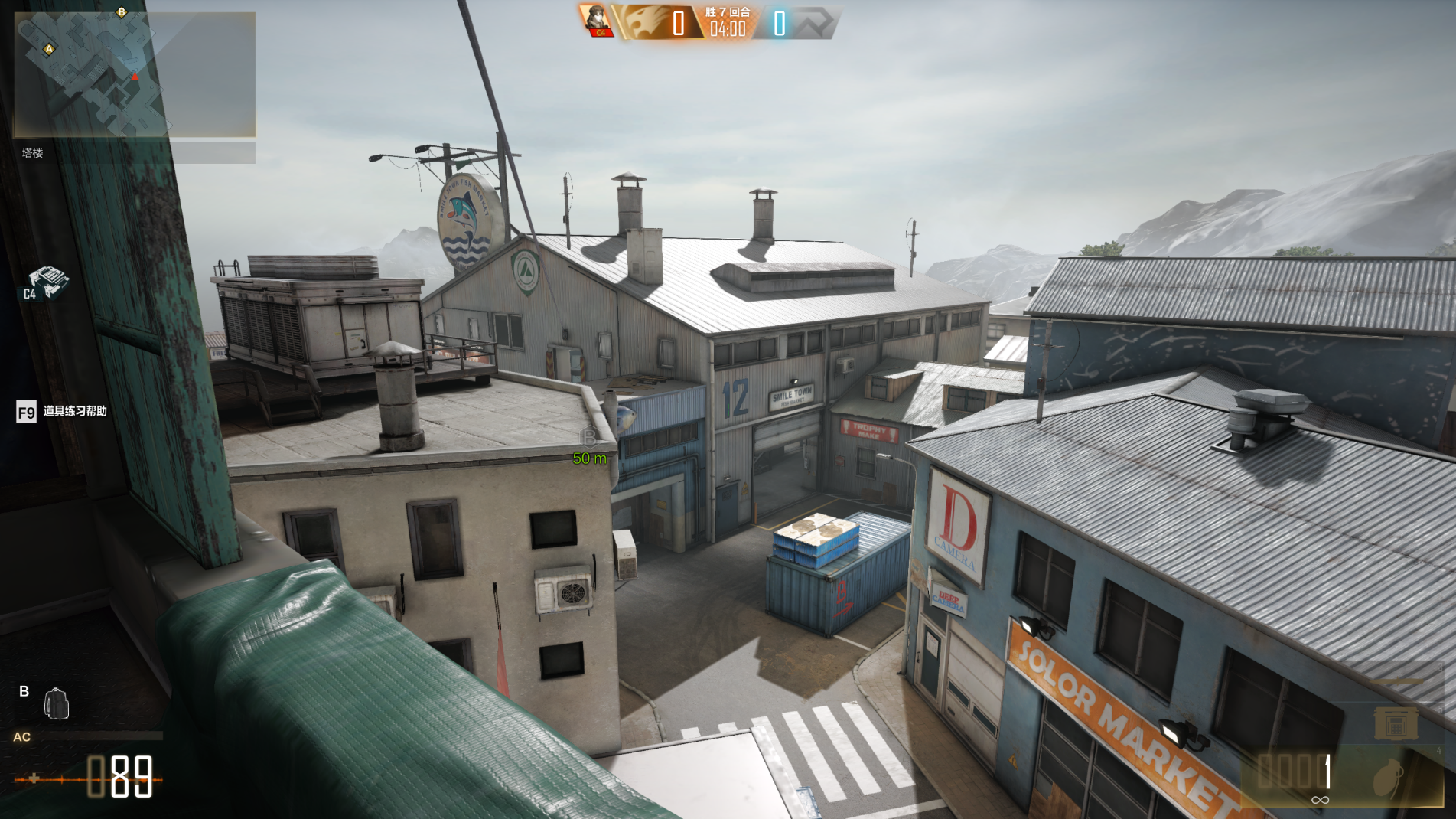The height and width of the screenshot is (819, 1456).
Task: Click the player avatar on the scoreboard
Action: point(595,20)
